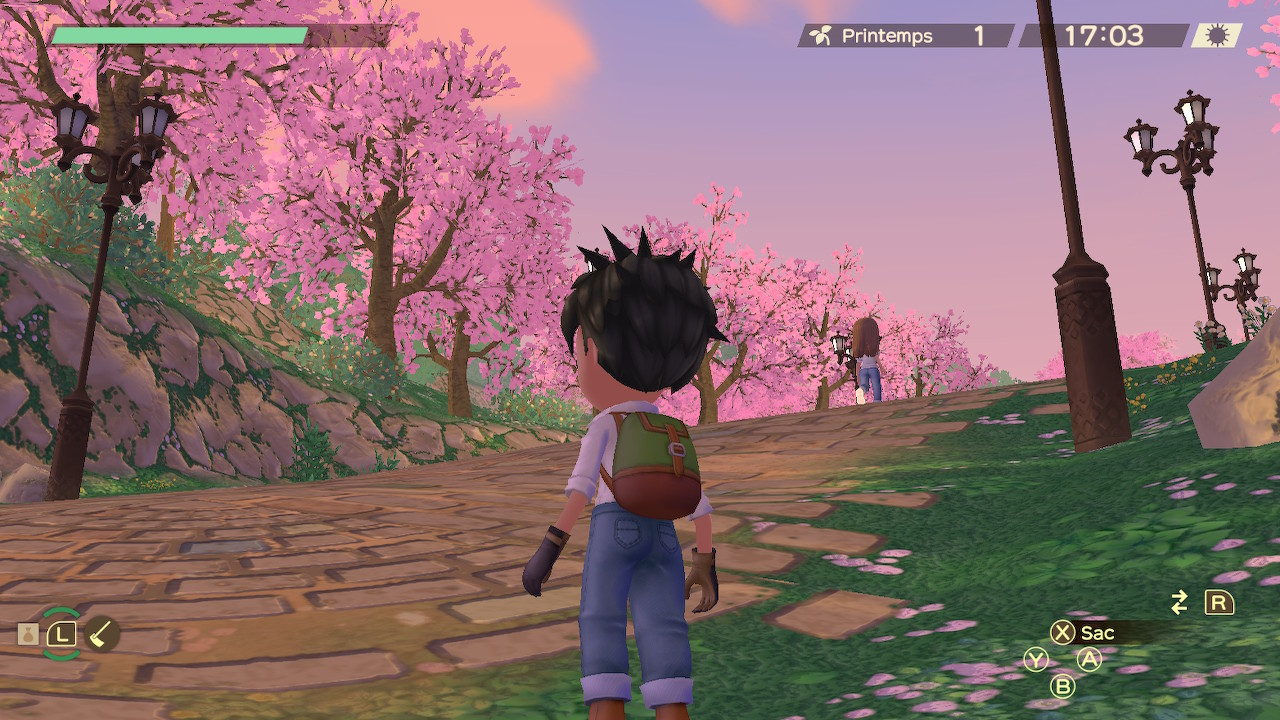This screenshot has width=1280, height=720.
Task: Select the equipped hoe tool icon
Action: [101, 633]
